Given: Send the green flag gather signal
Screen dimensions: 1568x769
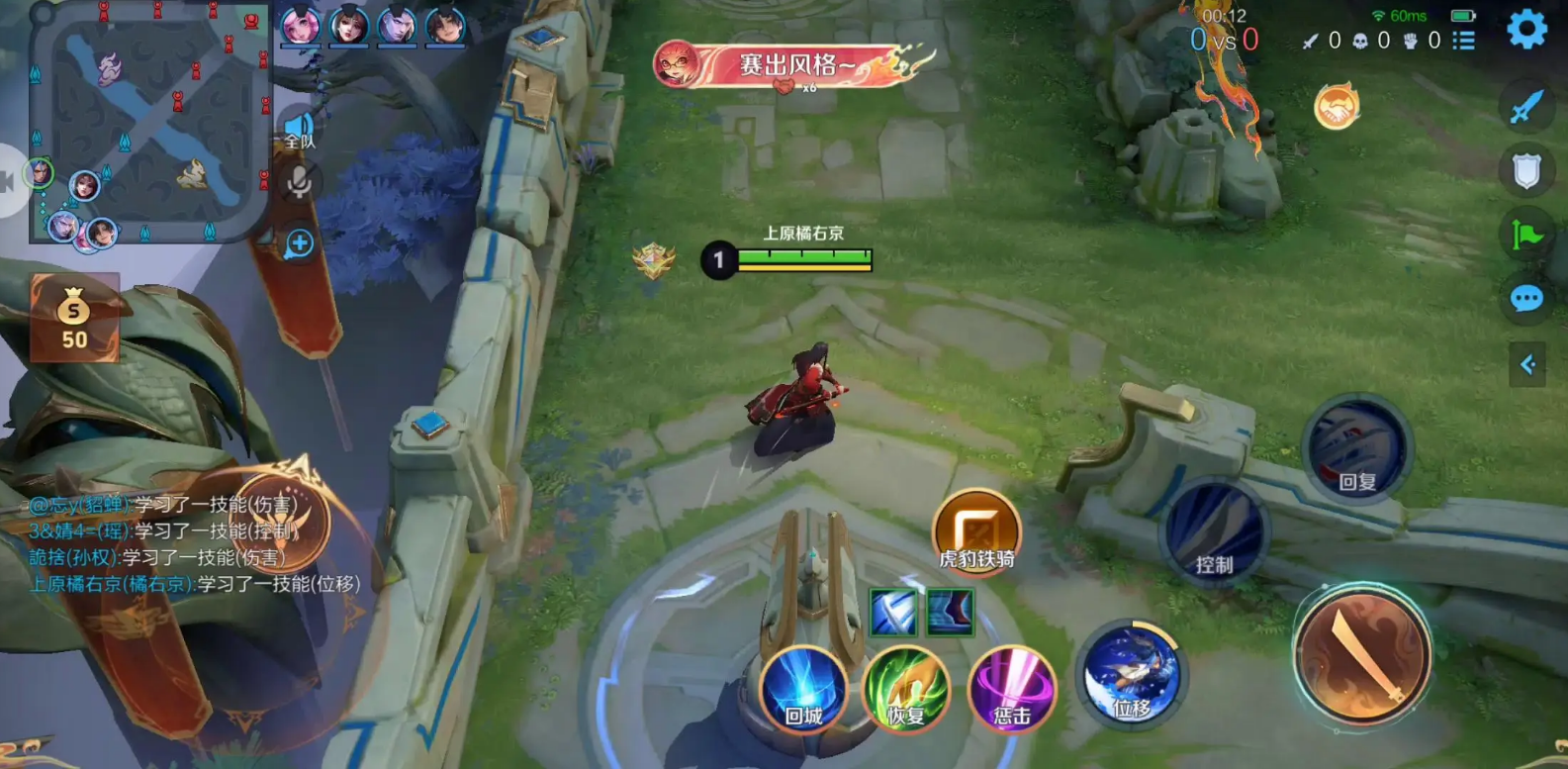Looking at the screenshot, I should [1526, 235].
